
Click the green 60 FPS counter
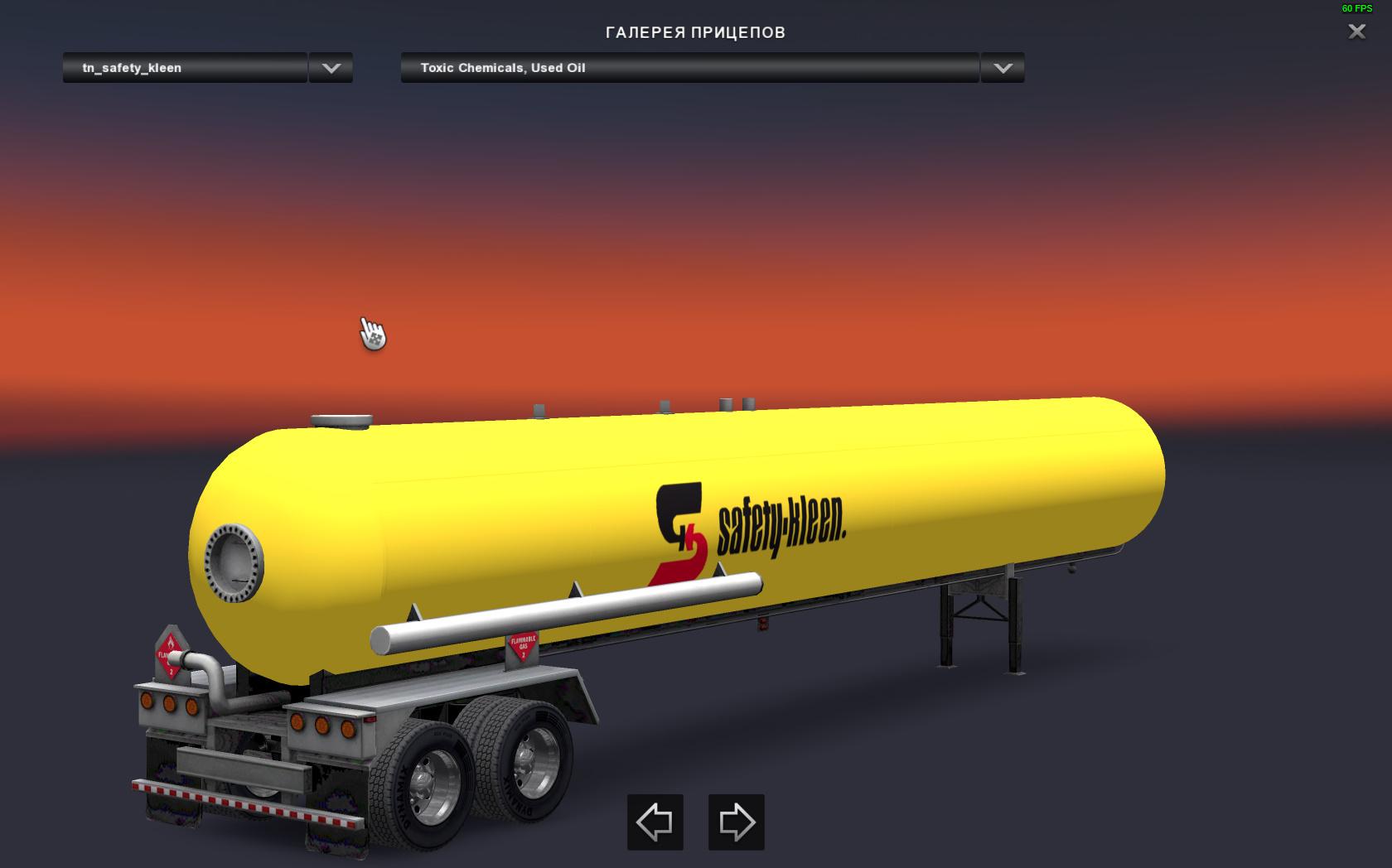click(1356, 10)
